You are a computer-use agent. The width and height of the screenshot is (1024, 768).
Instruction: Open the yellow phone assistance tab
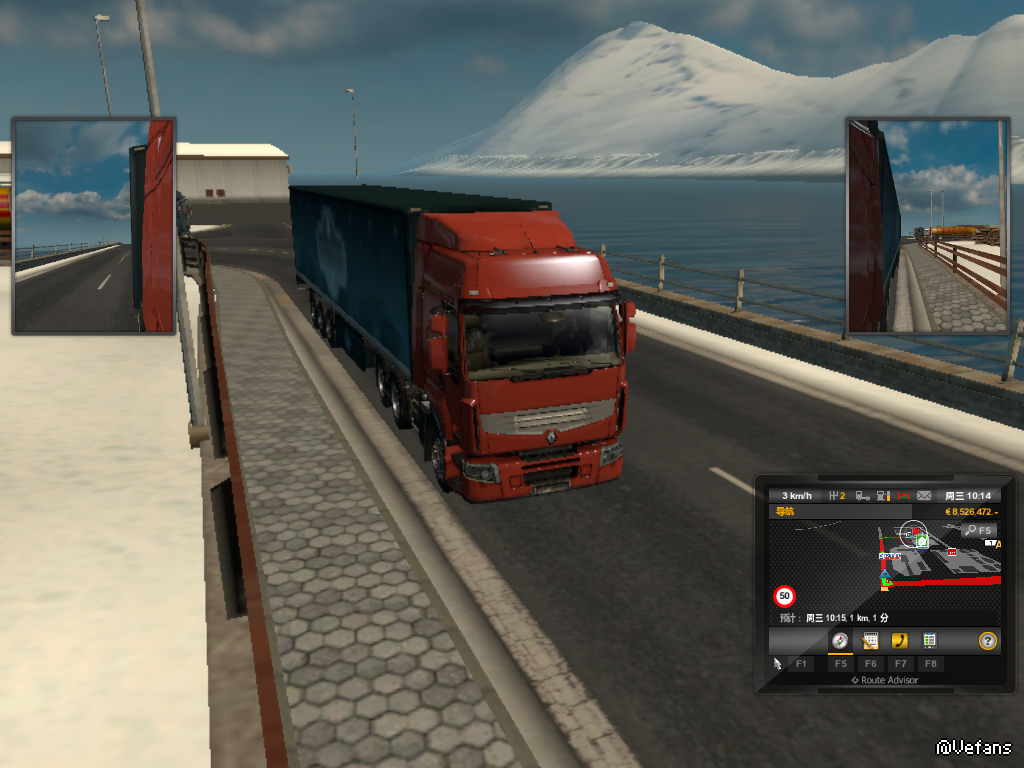tap(900, 641)
